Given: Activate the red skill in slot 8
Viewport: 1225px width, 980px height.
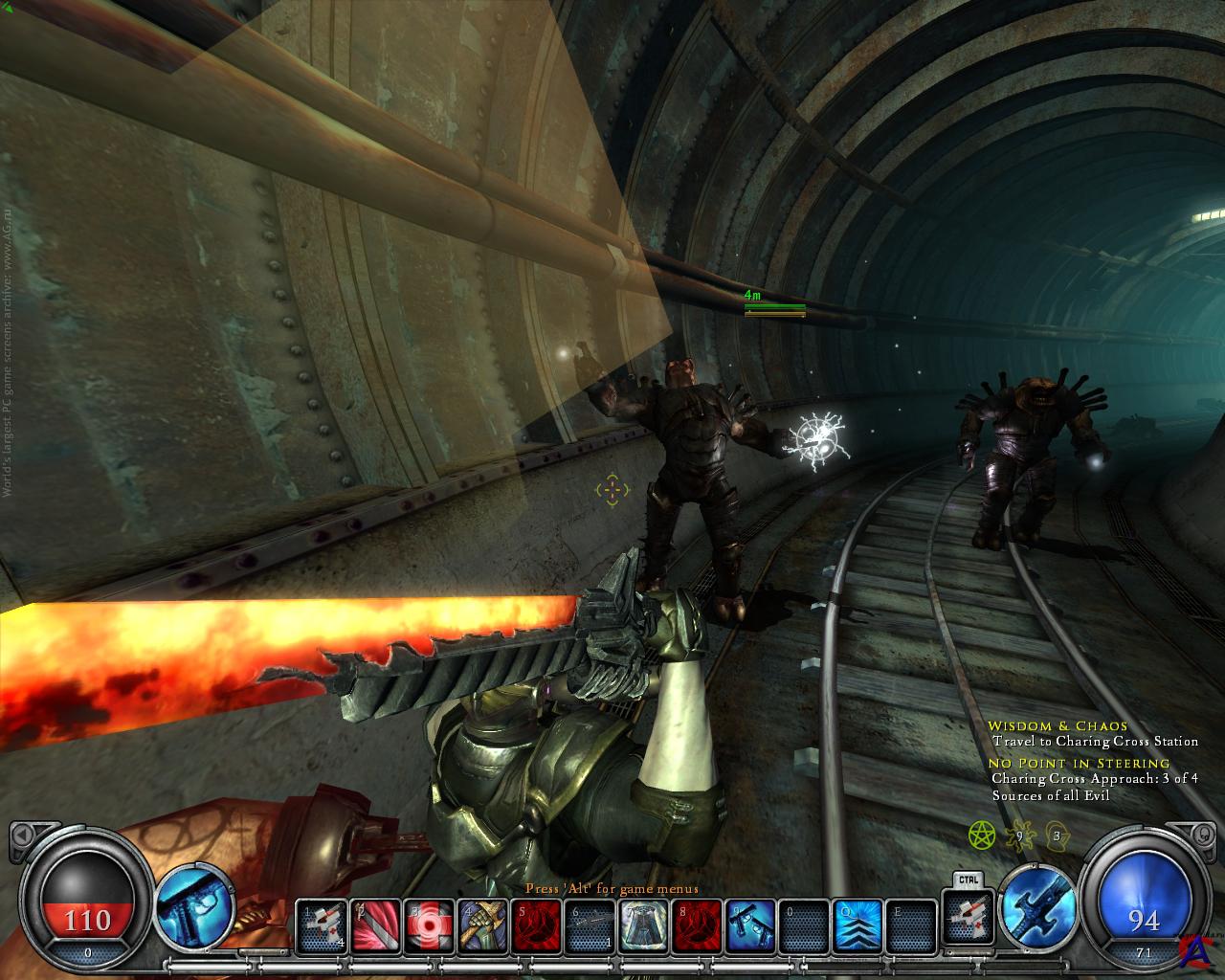Looking at the screenshot, I should [696, 928].
